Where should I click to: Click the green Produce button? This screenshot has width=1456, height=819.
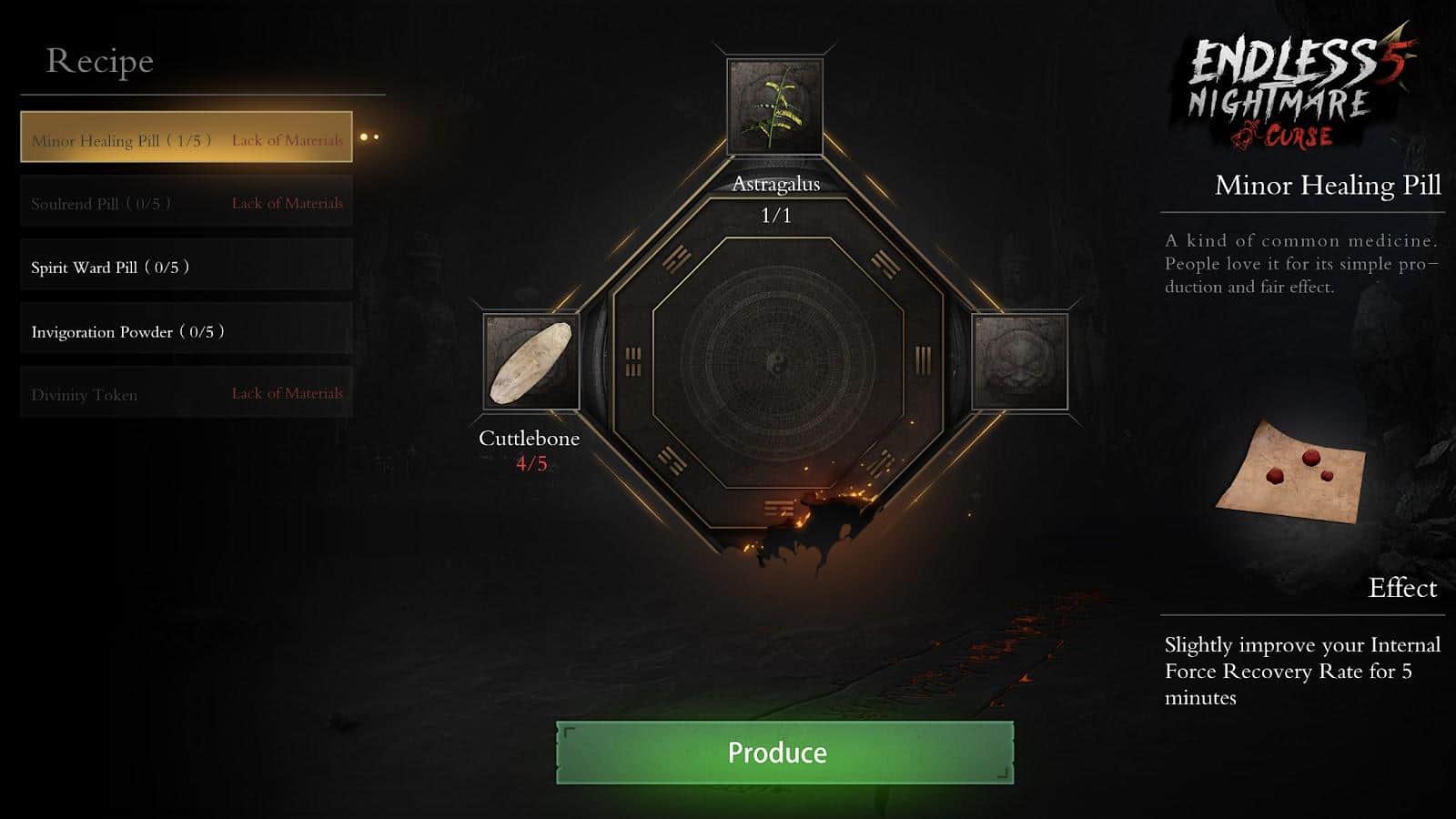coord(784,753)
